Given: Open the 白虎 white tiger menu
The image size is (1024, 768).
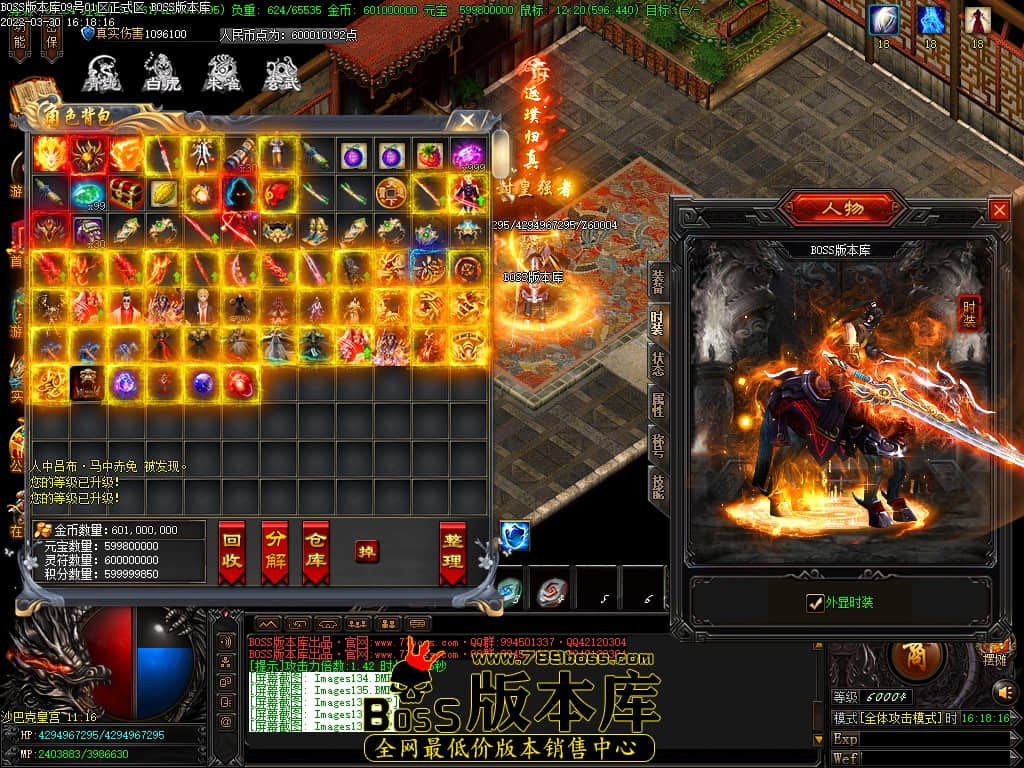Looking at the screenshot, I should [x=160, y=74].
